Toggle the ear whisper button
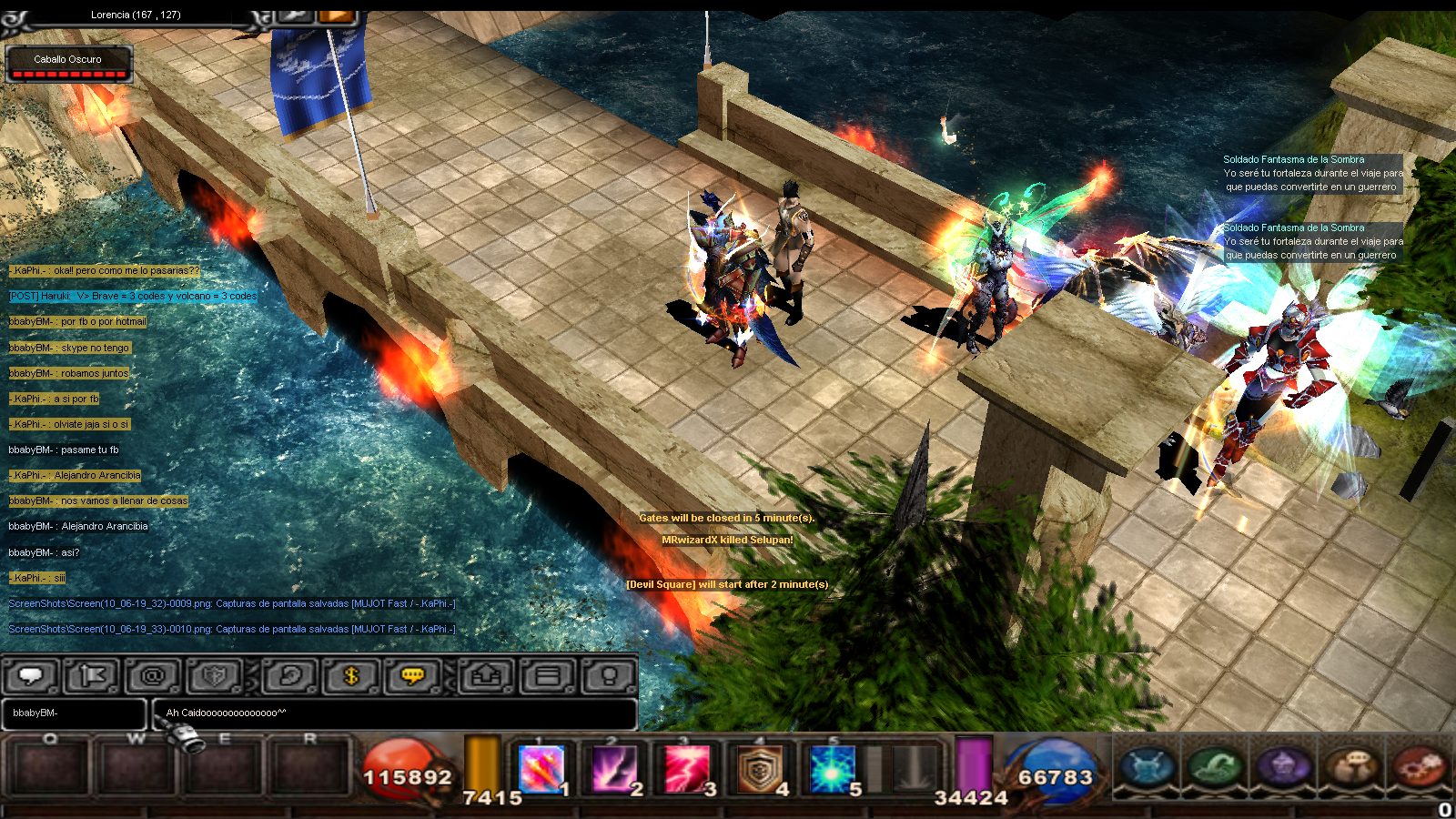The width and height of the screenshot is (1456, 819). coord(290,676)
